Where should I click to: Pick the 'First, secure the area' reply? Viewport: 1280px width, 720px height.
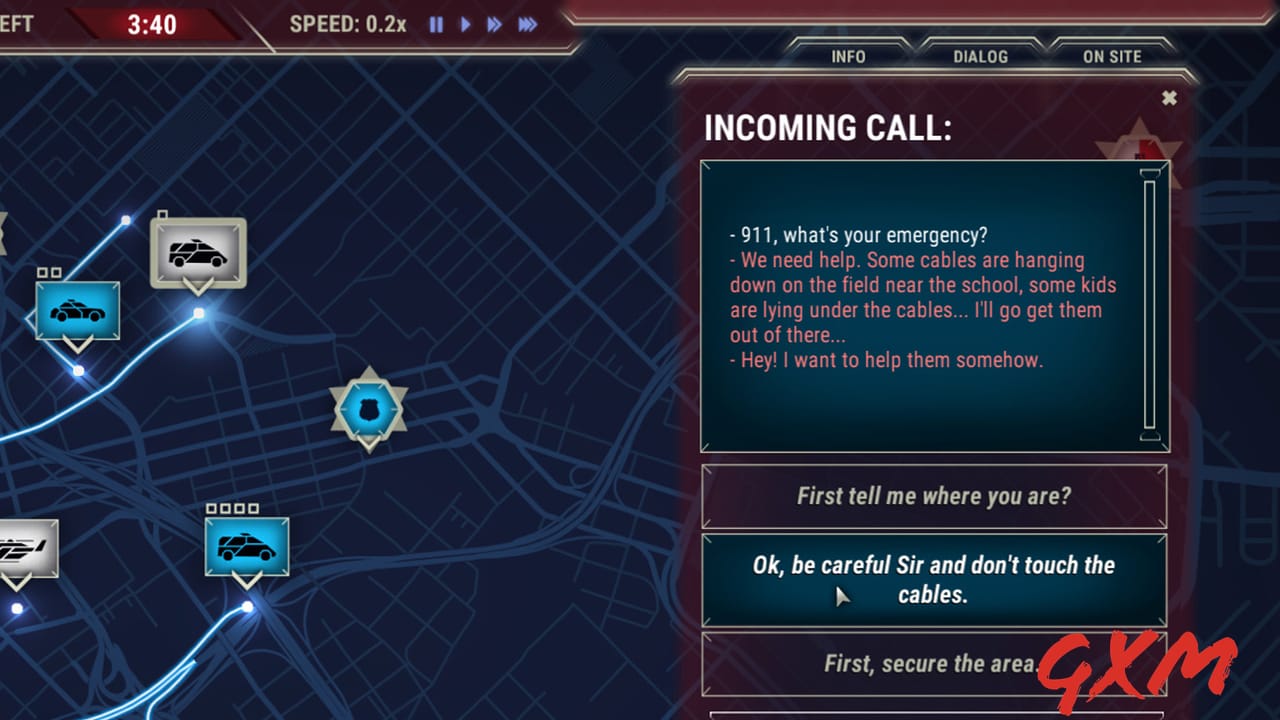(x=934, y=663)
